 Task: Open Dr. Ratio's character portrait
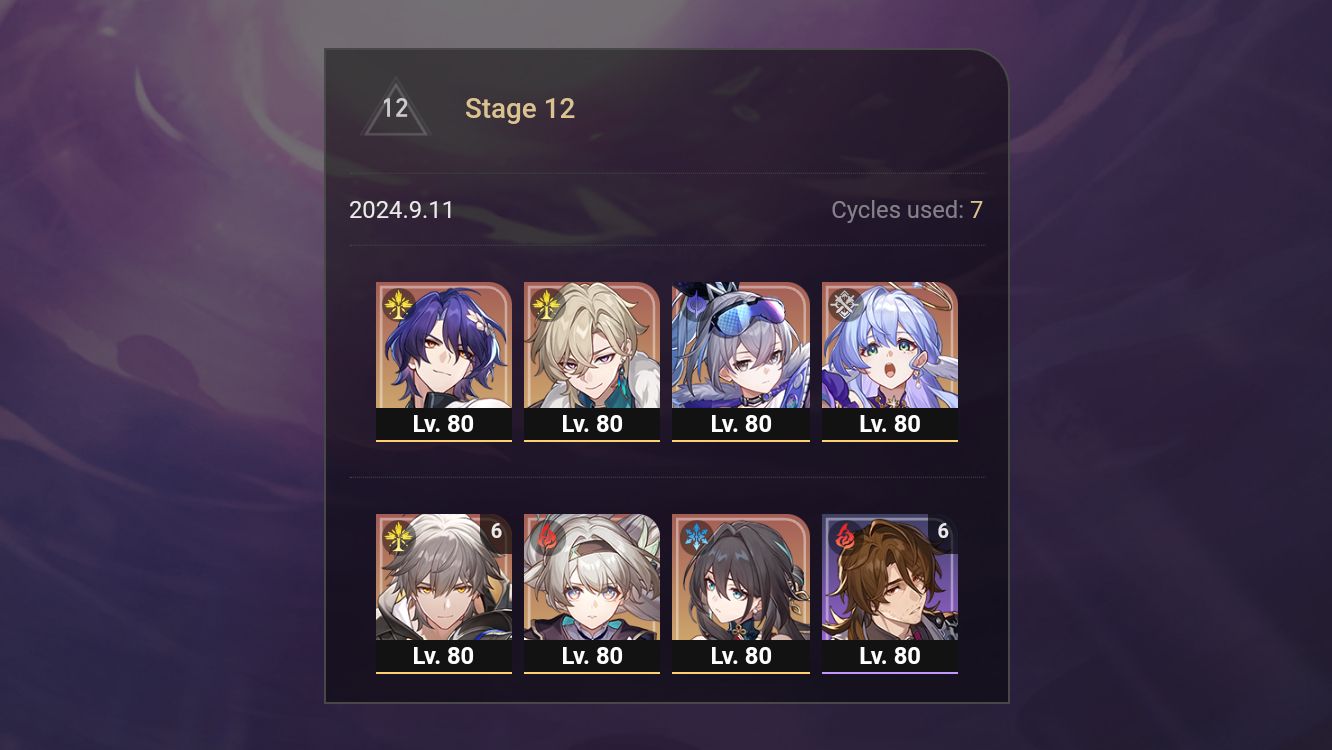(444, 345)
